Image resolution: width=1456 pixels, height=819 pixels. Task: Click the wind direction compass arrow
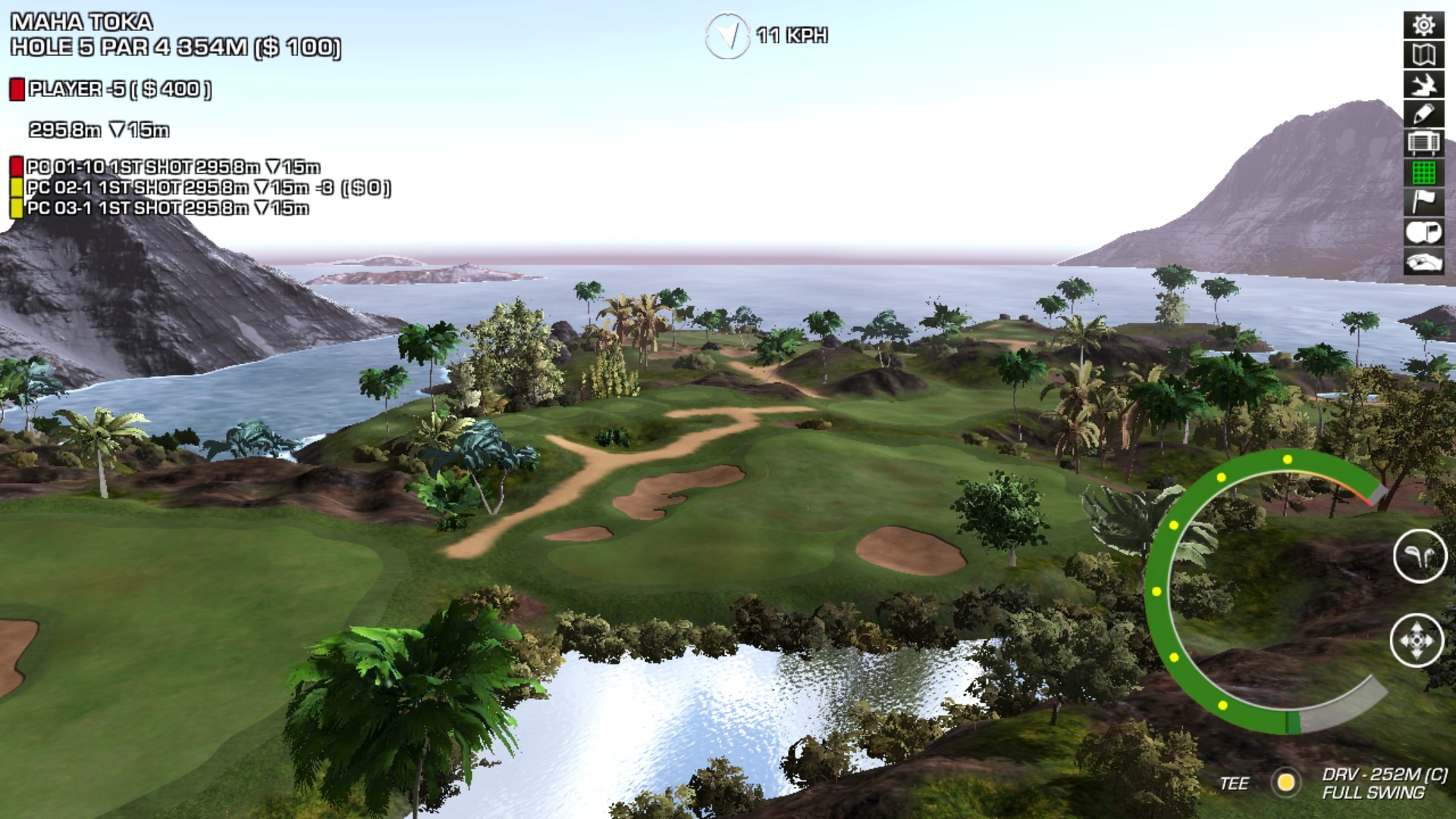coord(727,35)
